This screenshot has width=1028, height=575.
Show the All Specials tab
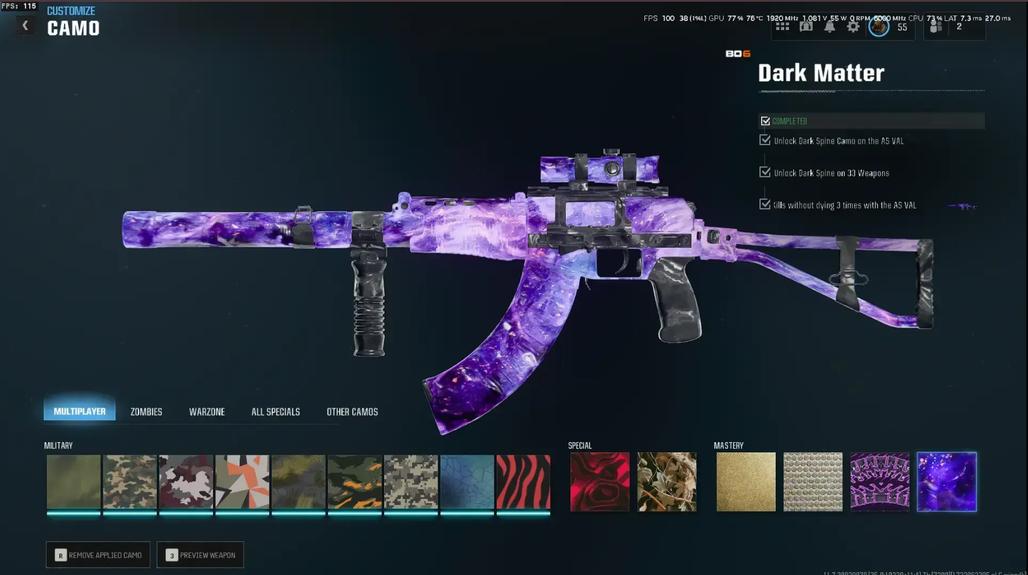tap(275, 412)
